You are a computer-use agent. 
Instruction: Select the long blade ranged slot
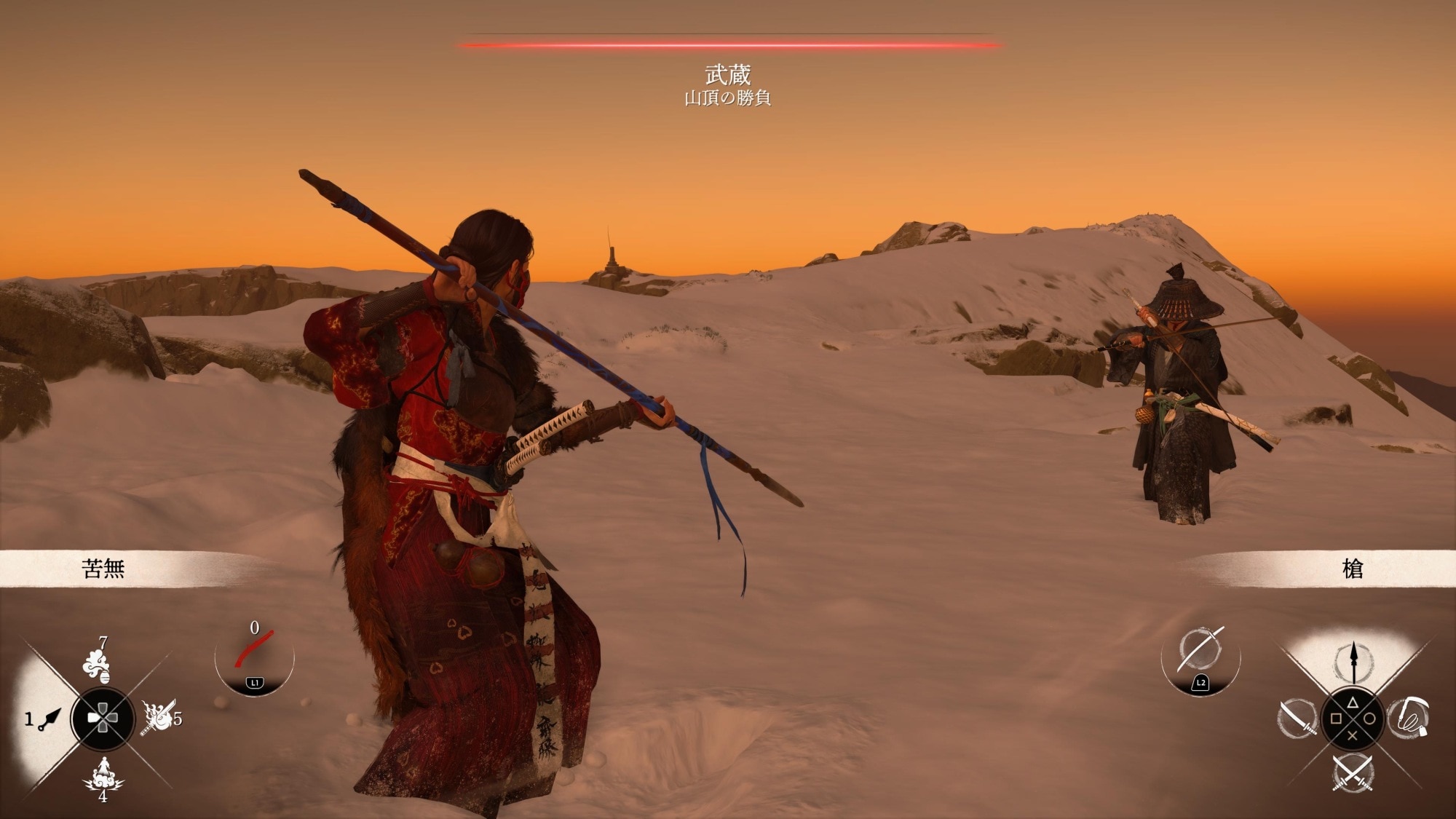coord(1200,649)
